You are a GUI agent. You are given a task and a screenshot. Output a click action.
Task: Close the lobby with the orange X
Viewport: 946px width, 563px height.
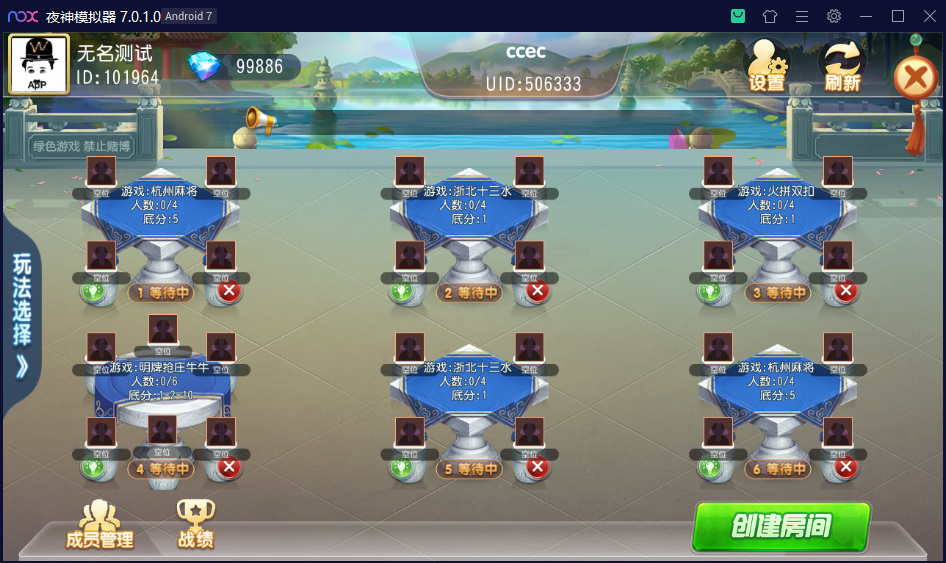click(914, 77)
